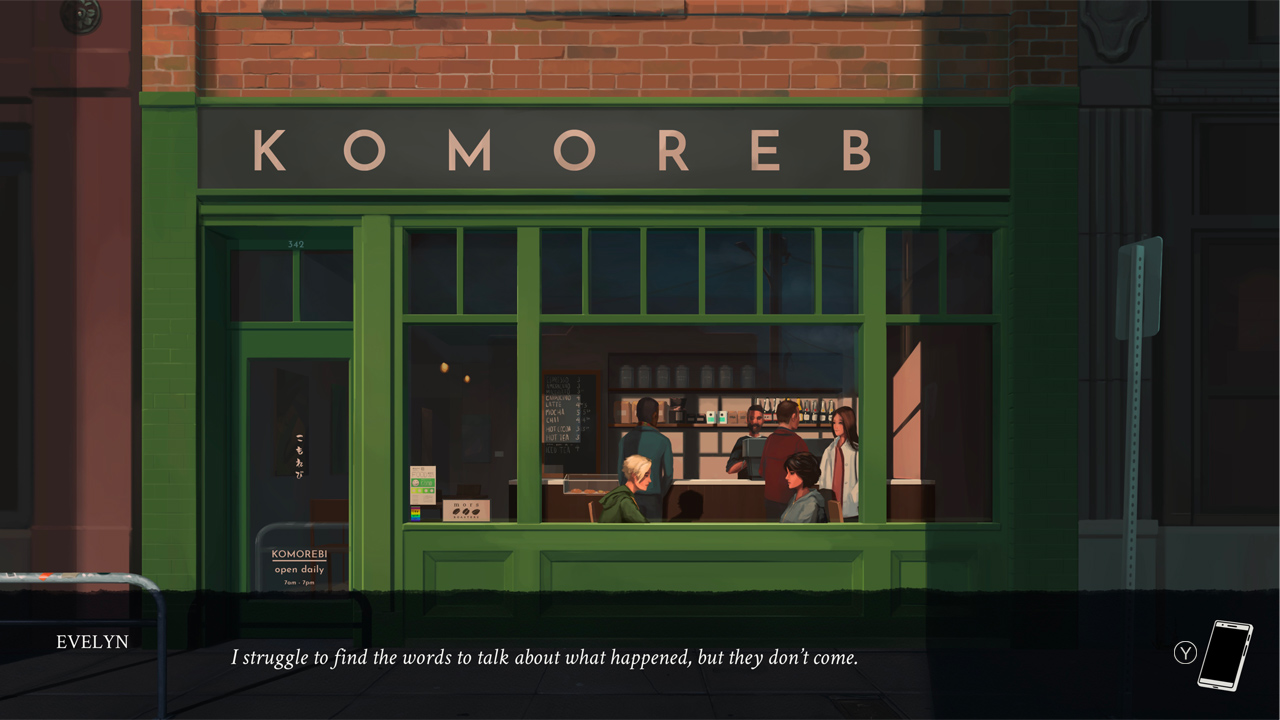Click the circled Y prompt icon

pyautogui.click(x=1184, y=652)
